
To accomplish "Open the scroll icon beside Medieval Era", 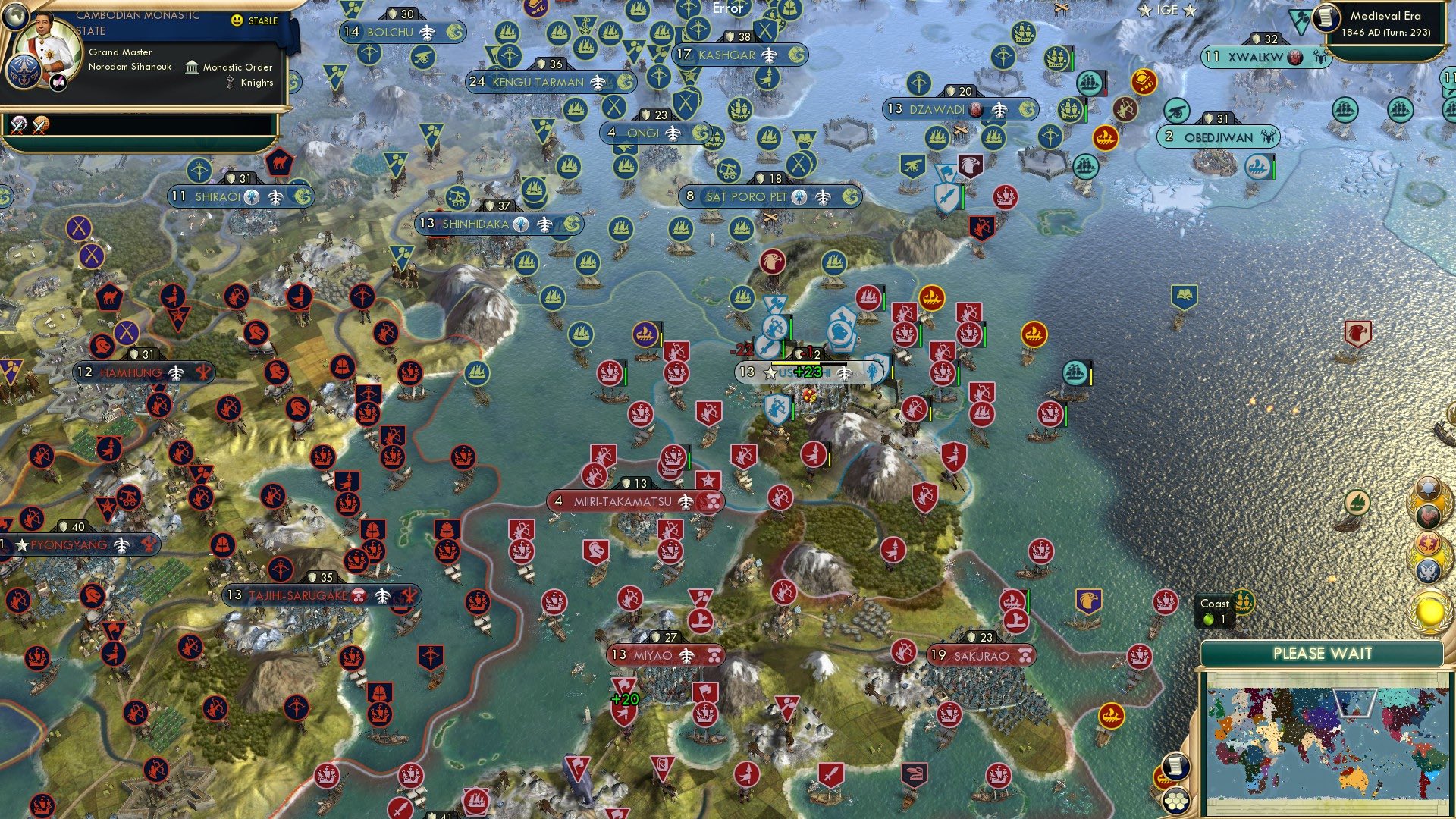I will 1328,18.
